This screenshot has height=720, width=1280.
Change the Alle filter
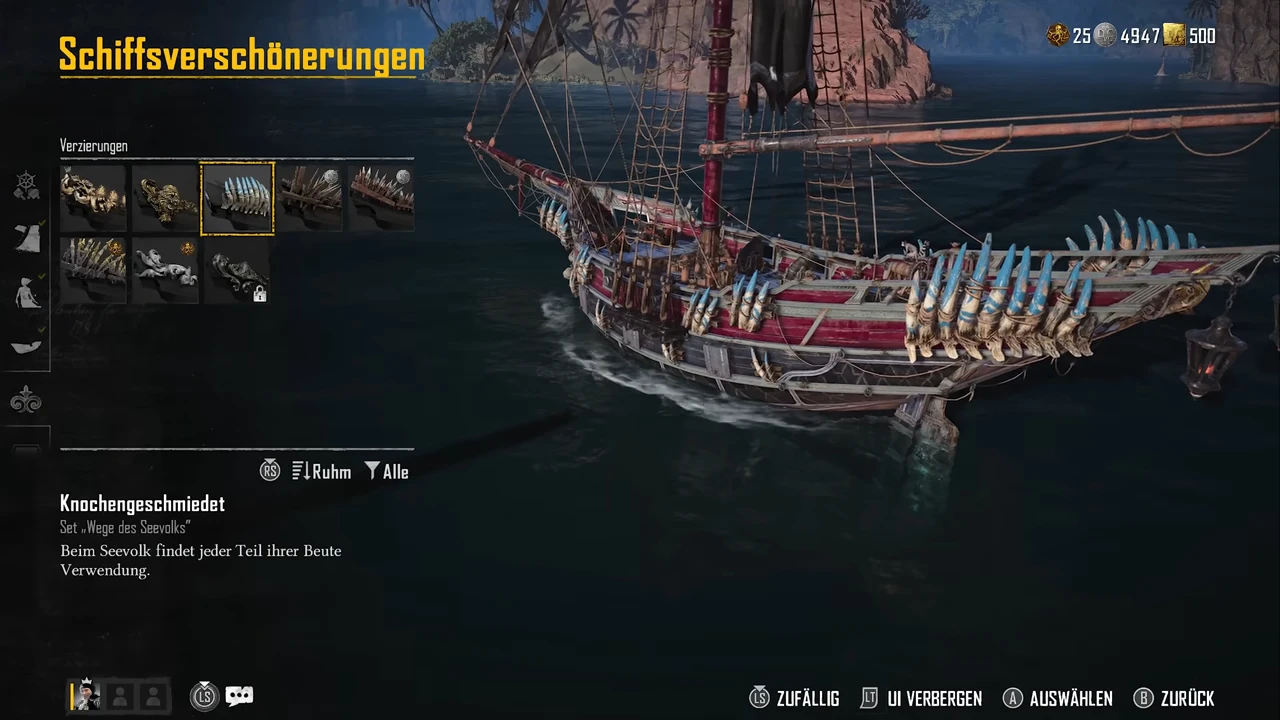click(x=387, y=471)
